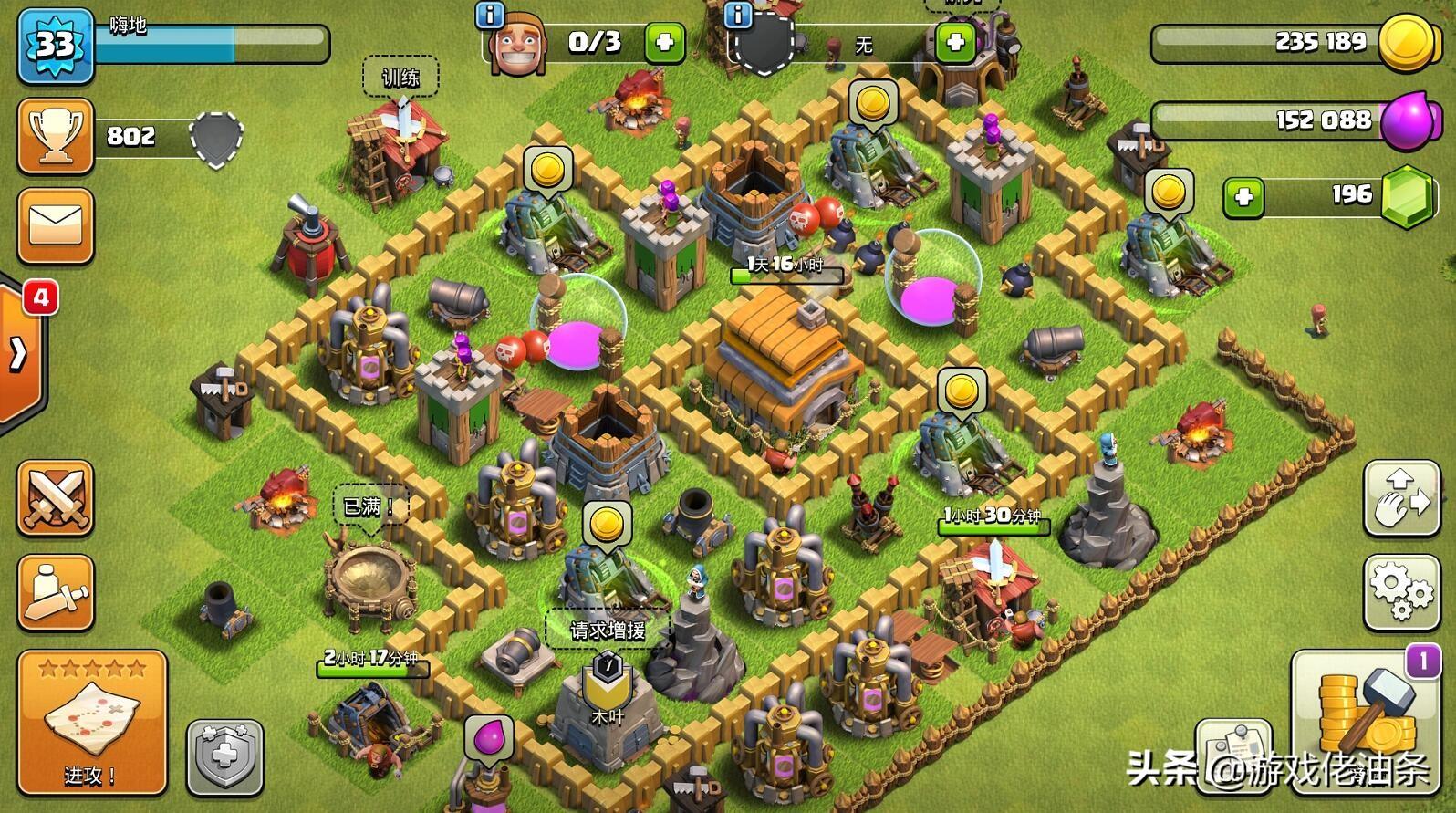Tap the 请求增援 request reinforcements bubble

608,630
